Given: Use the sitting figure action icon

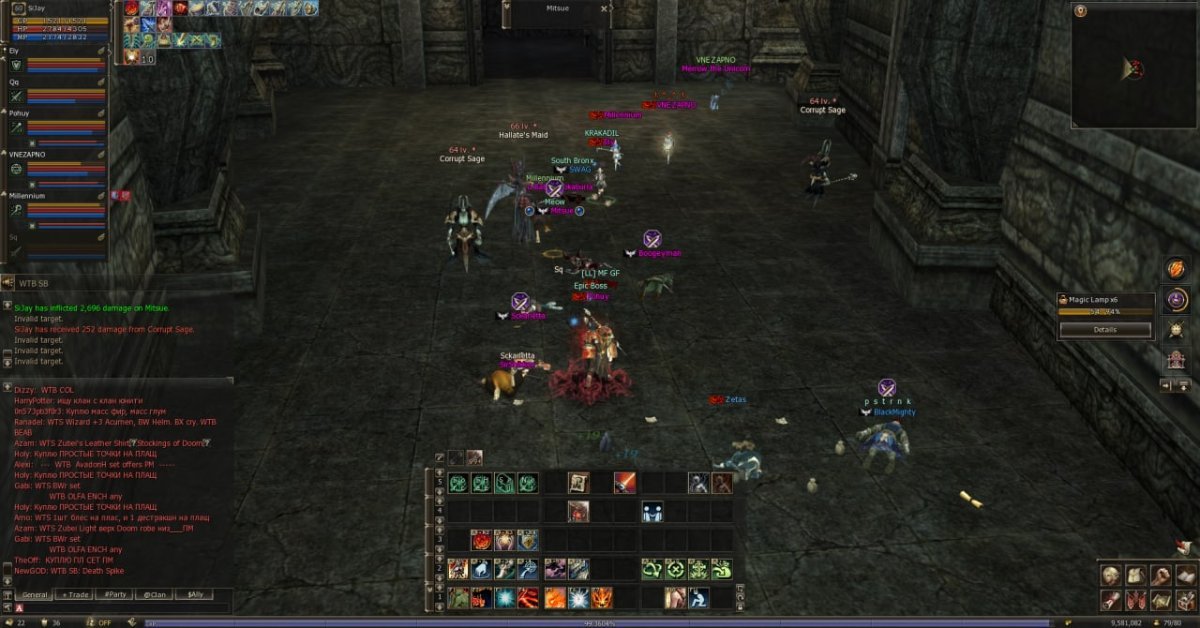Looking at the screenshot, I should click(x=698, y=598).
